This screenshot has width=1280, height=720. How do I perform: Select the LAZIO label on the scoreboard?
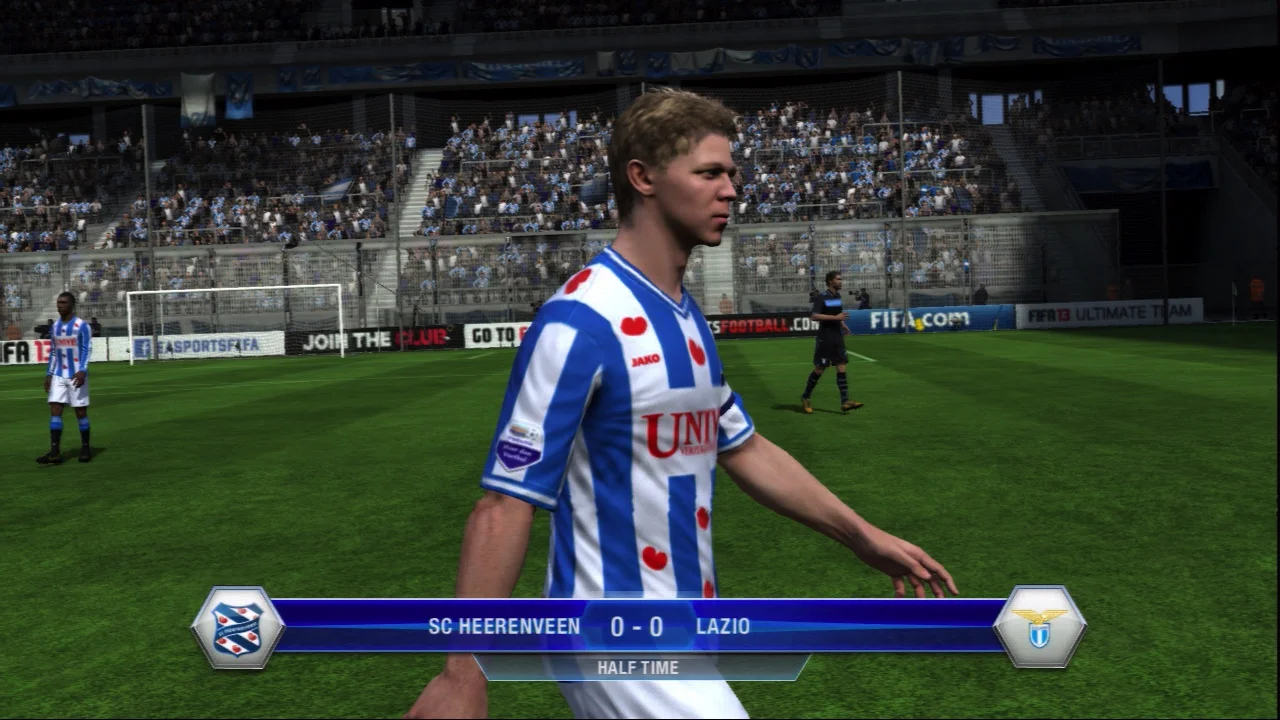pos(723,628)
